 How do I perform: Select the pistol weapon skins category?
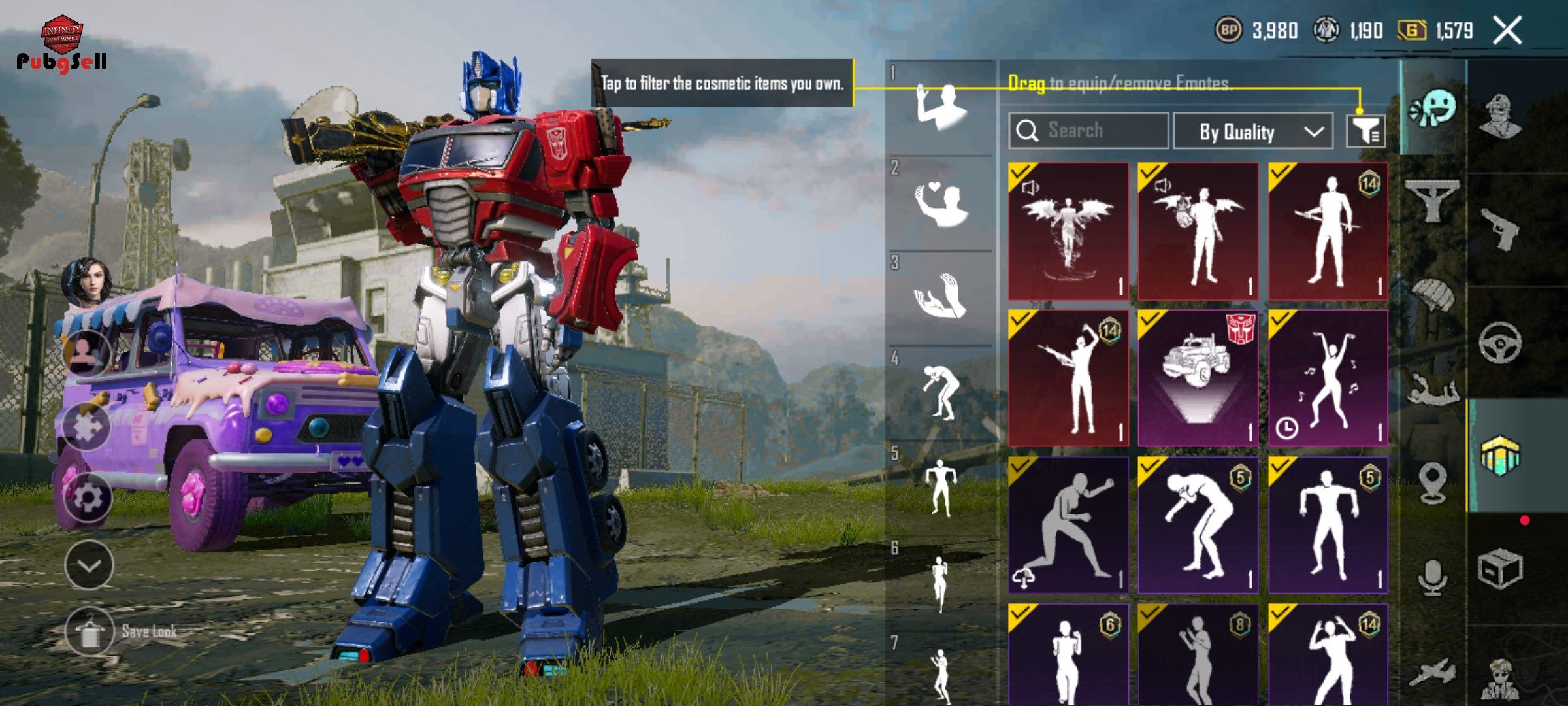pyautogui.click(x=1500, y=229)
